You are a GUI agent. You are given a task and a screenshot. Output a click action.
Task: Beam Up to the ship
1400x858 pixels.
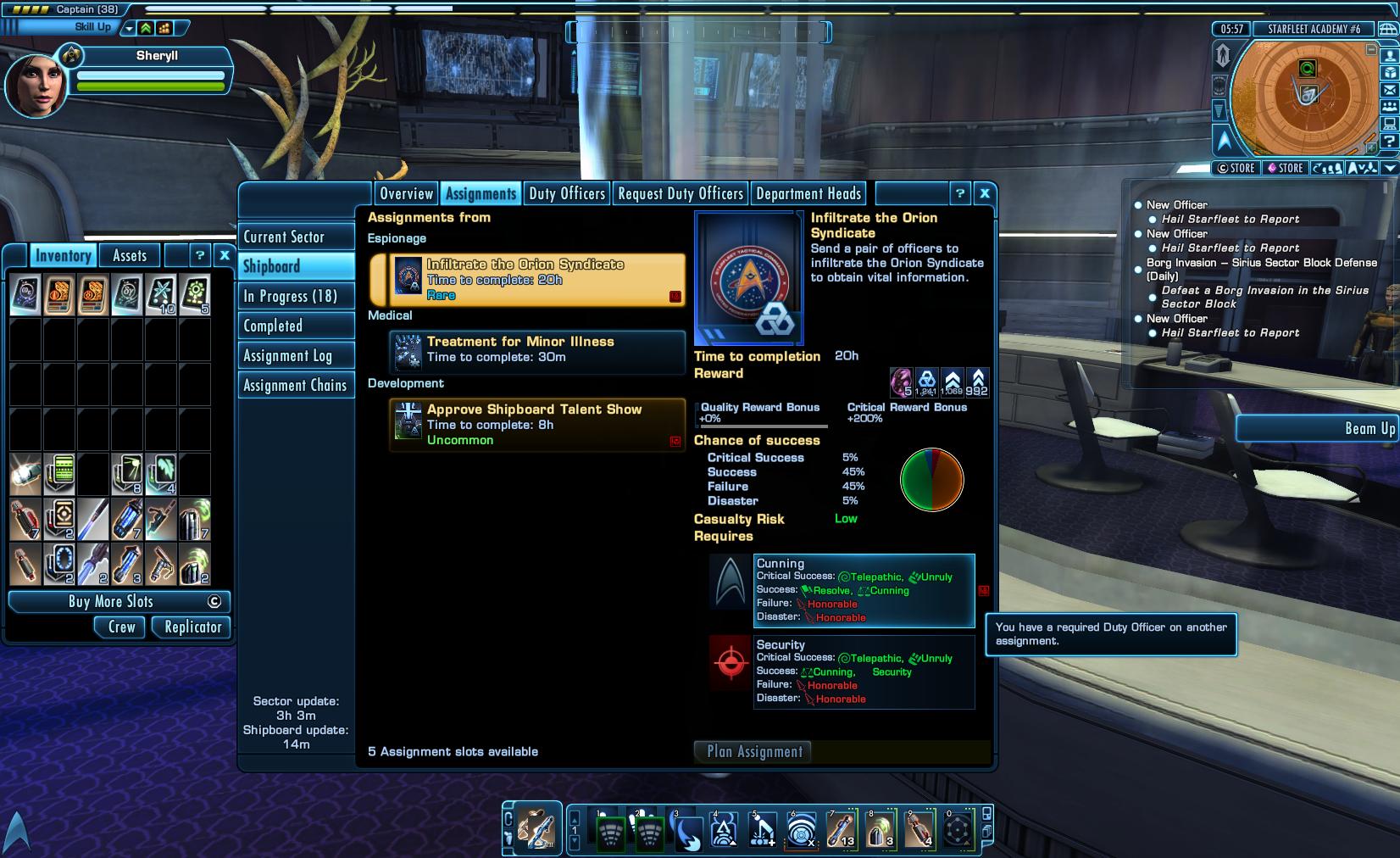coord(1318,428)
